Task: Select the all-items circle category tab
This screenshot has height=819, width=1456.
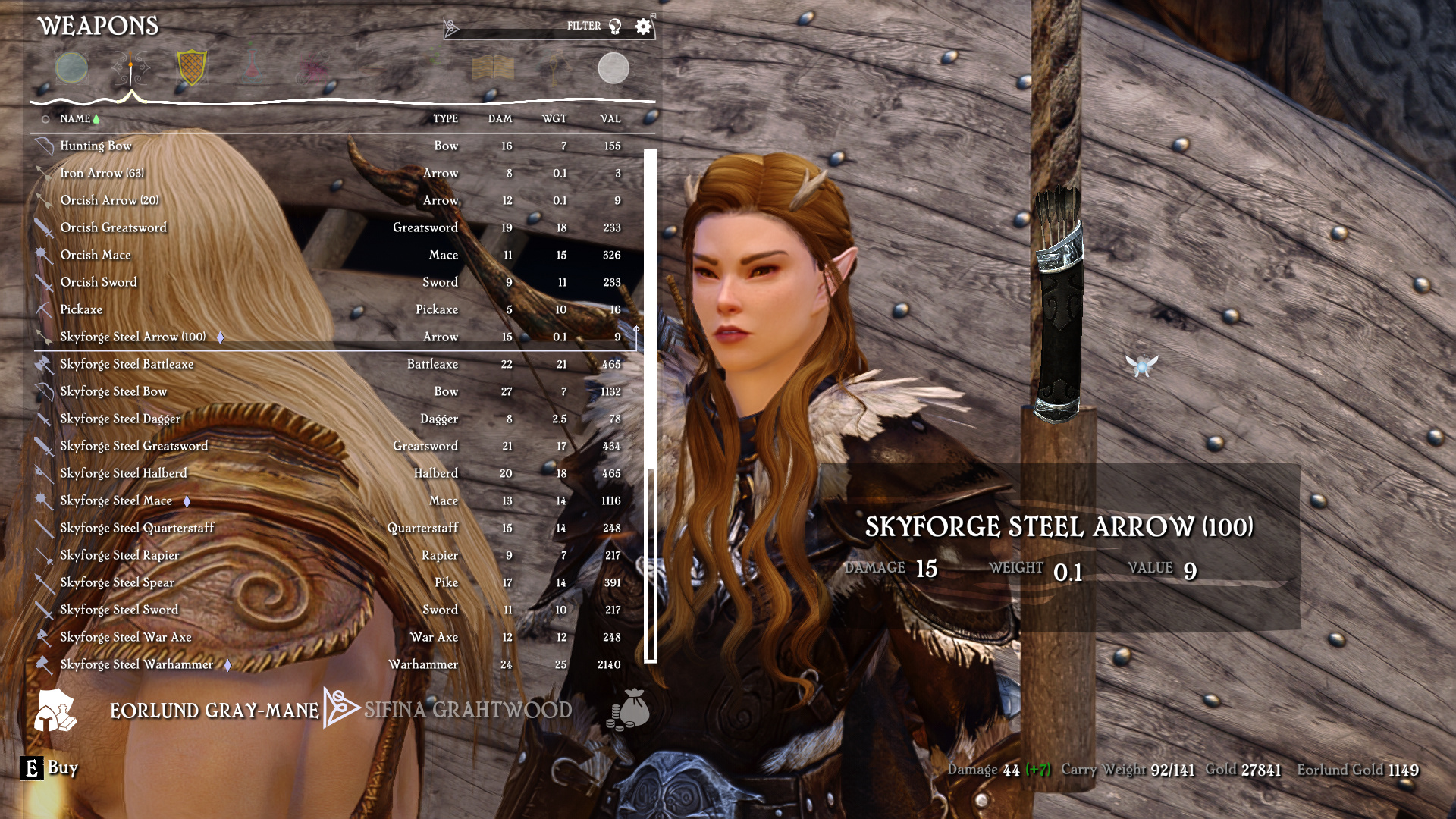Action: coord(71,68)
